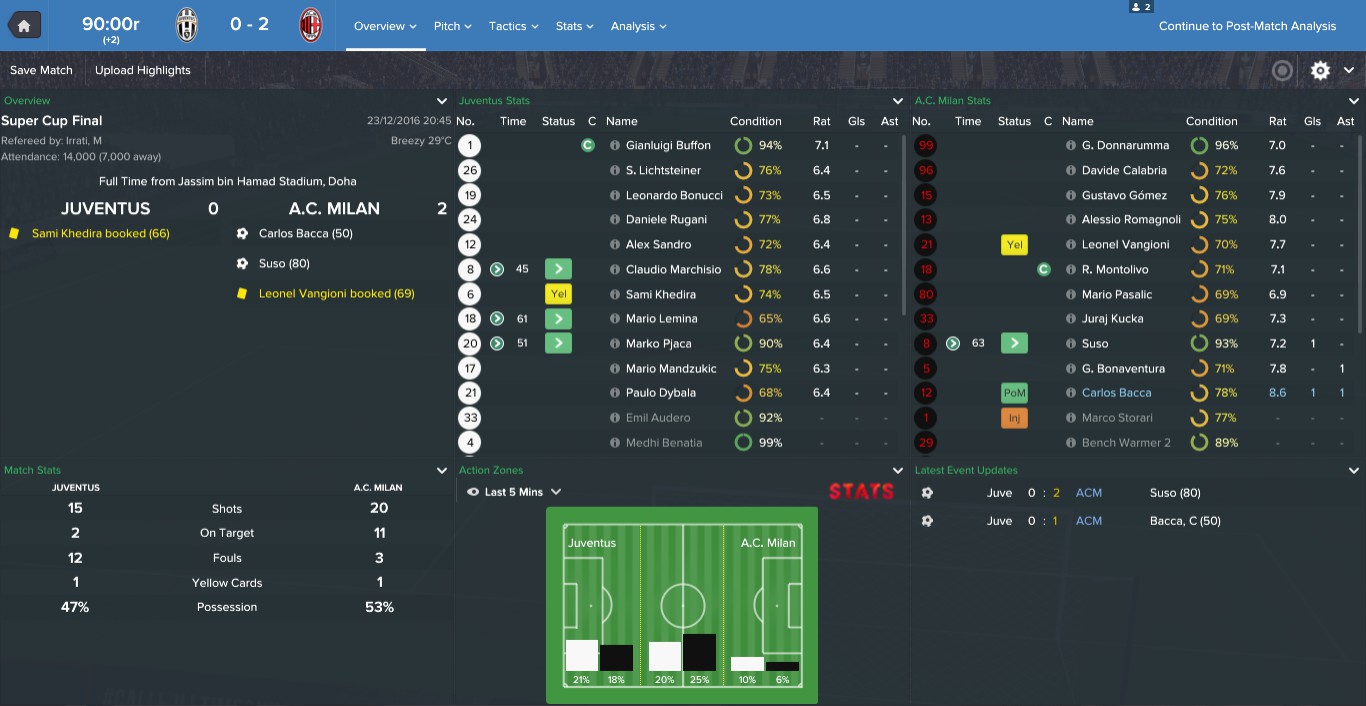Open G. Donnarumma's player info icon
1366x706 pixels.
point(1071,145)
